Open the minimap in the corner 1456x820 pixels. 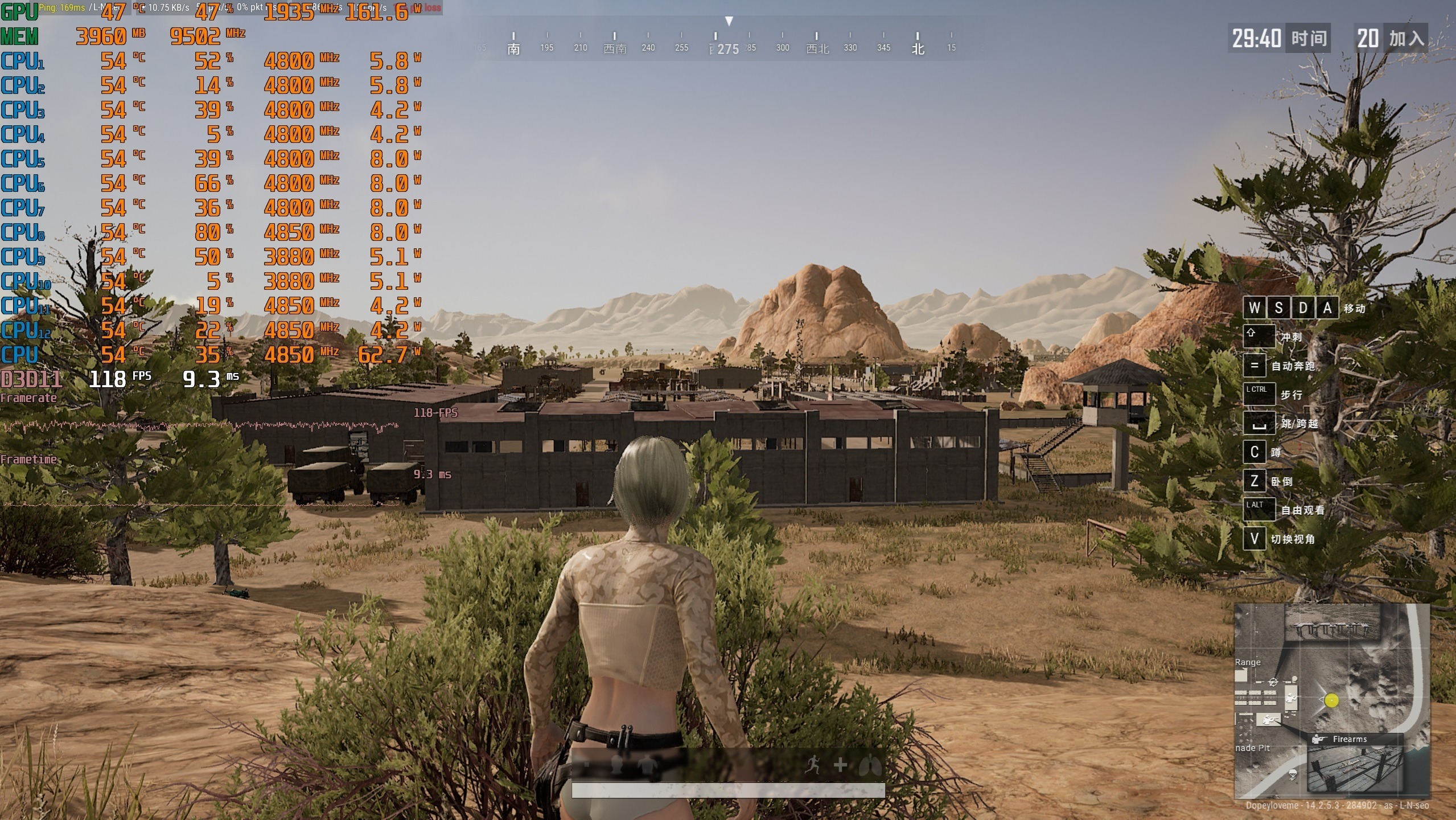[x=1331, y=700]
